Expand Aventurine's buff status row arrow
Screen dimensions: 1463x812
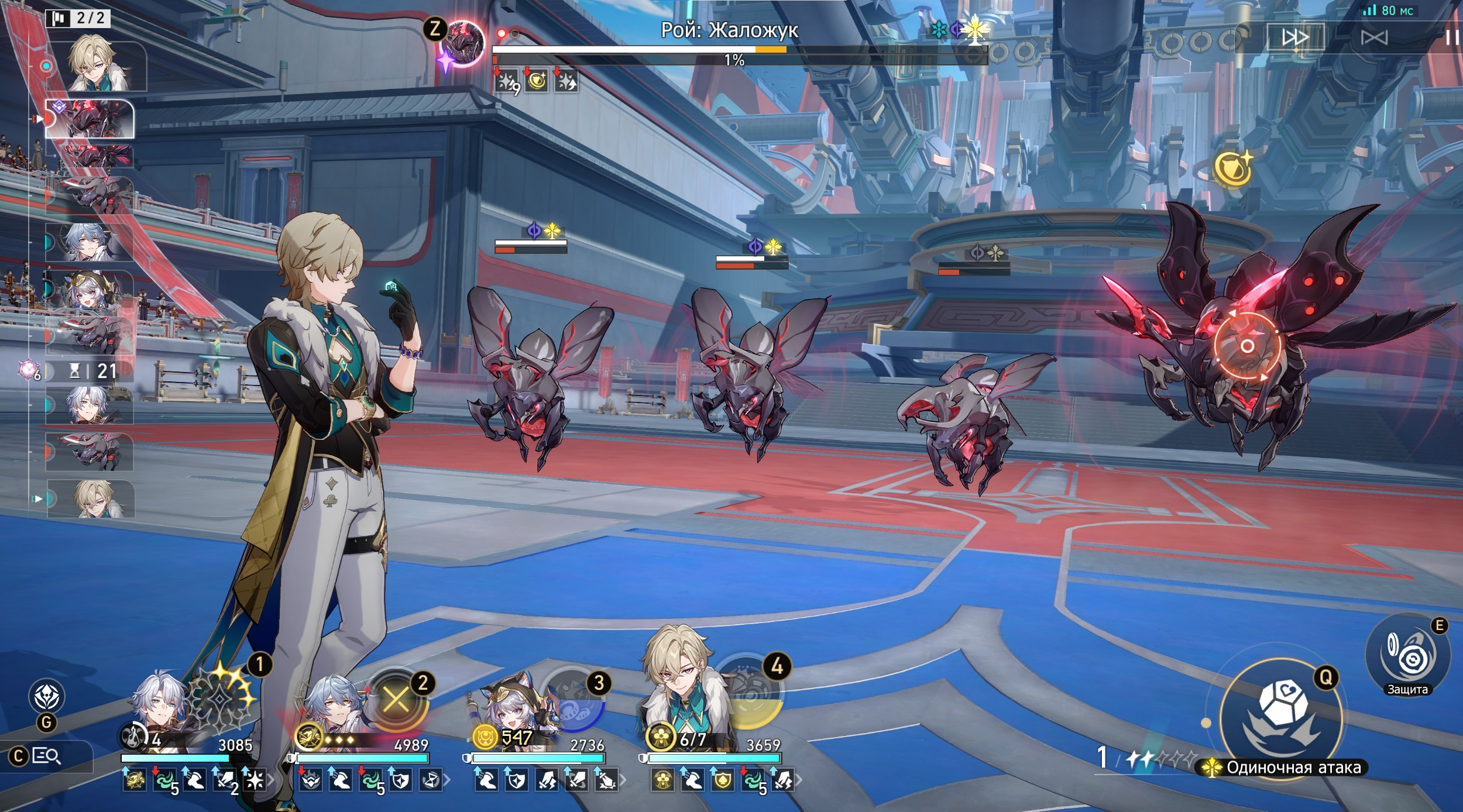799,780
